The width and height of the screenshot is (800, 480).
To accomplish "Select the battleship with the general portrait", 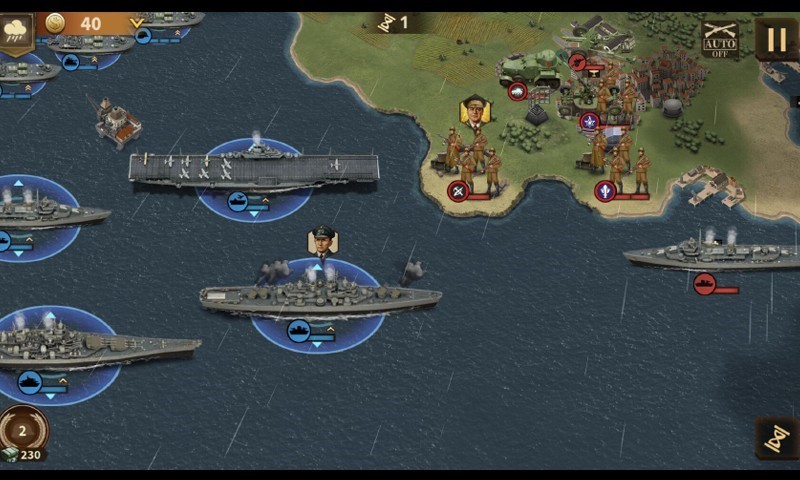I will pyautogui.click(x=320, y=295).
